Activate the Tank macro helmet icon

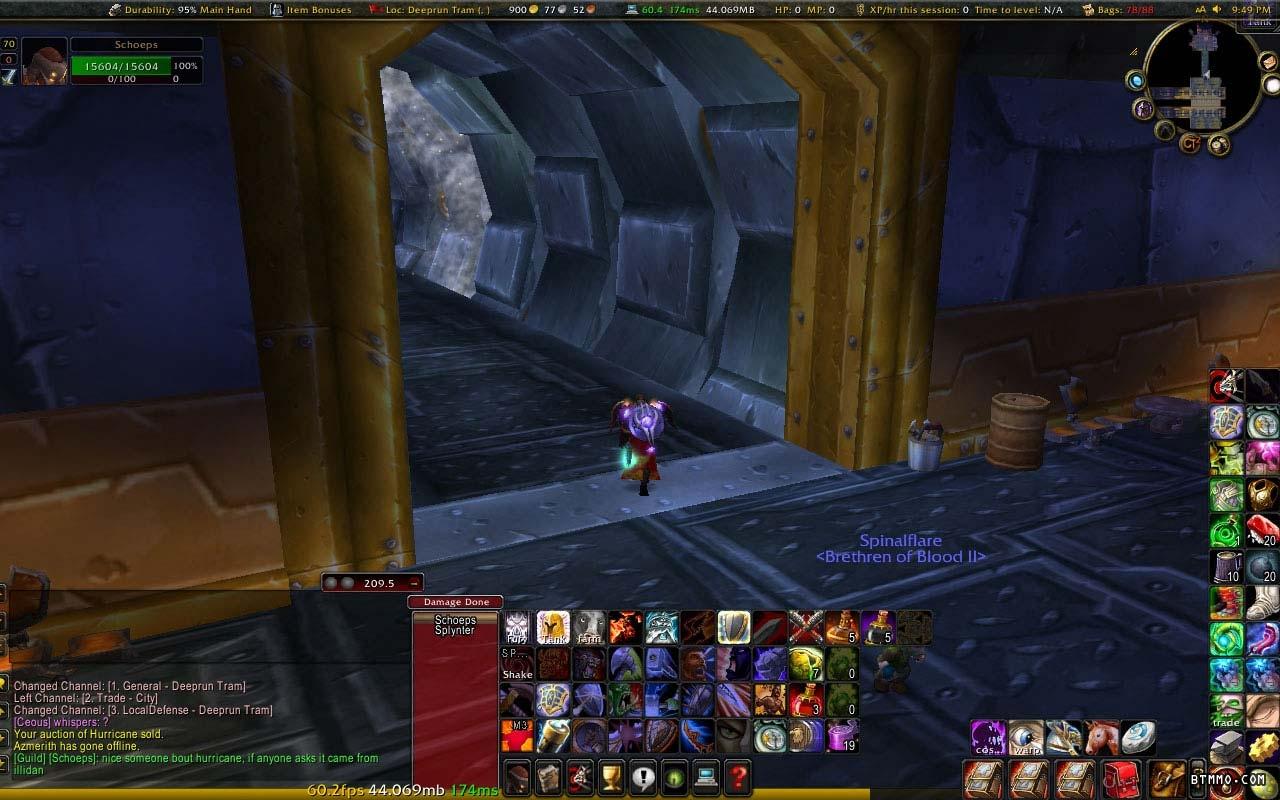coord(553,627)
